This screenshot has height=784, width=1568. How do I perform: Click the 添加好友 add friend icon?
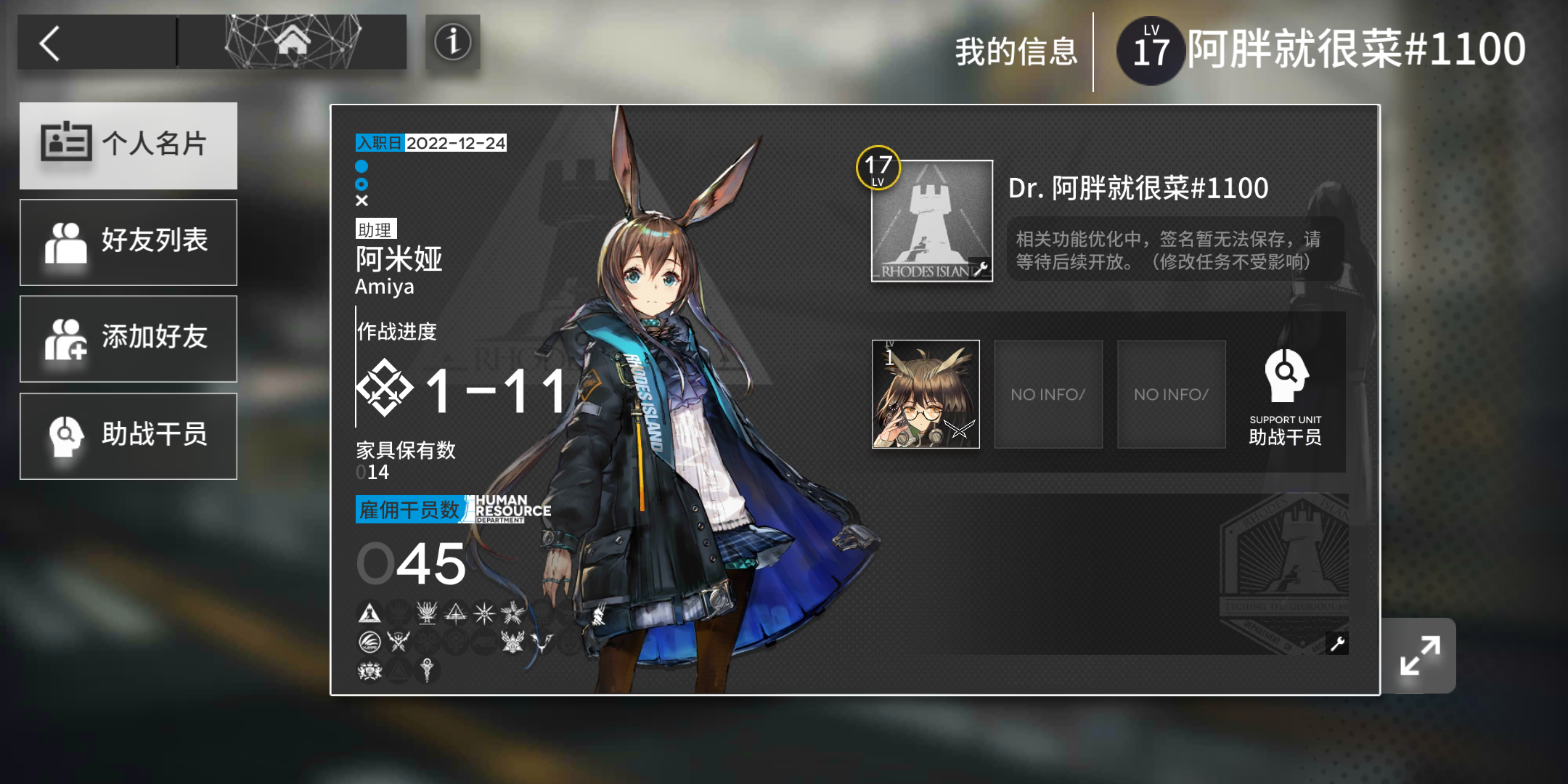pos(69,338)
